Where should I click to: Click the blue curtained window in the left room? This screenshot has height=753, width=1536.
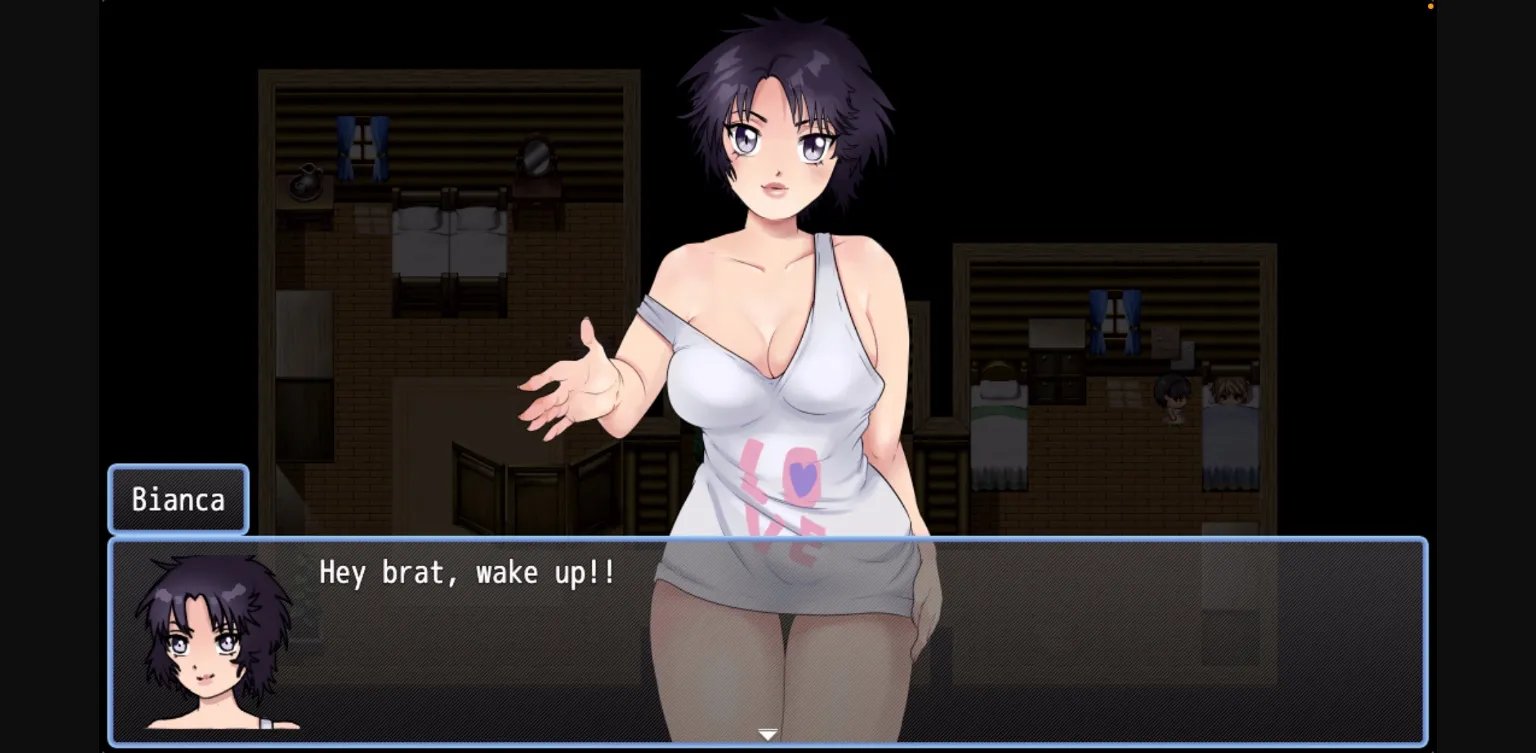click(x=362, y=150)
